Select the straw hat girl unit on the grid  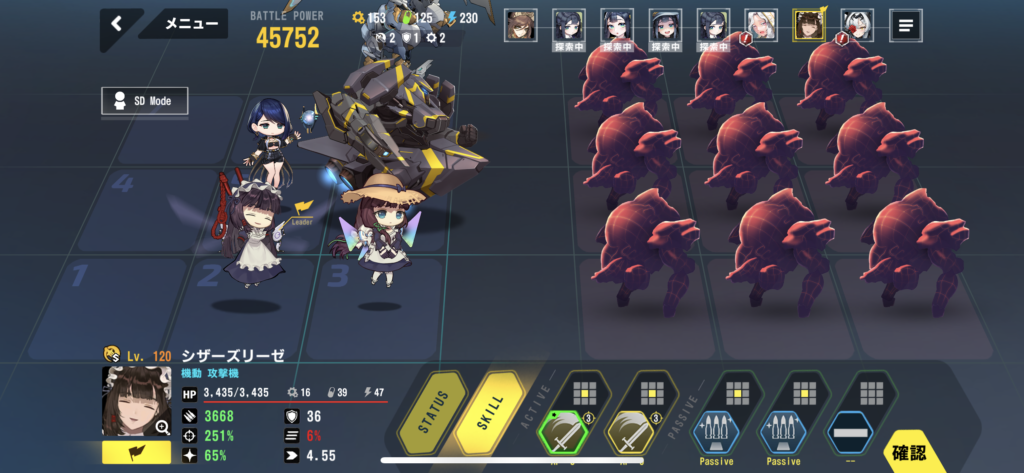pyautogui.click(x=378, y=232)
